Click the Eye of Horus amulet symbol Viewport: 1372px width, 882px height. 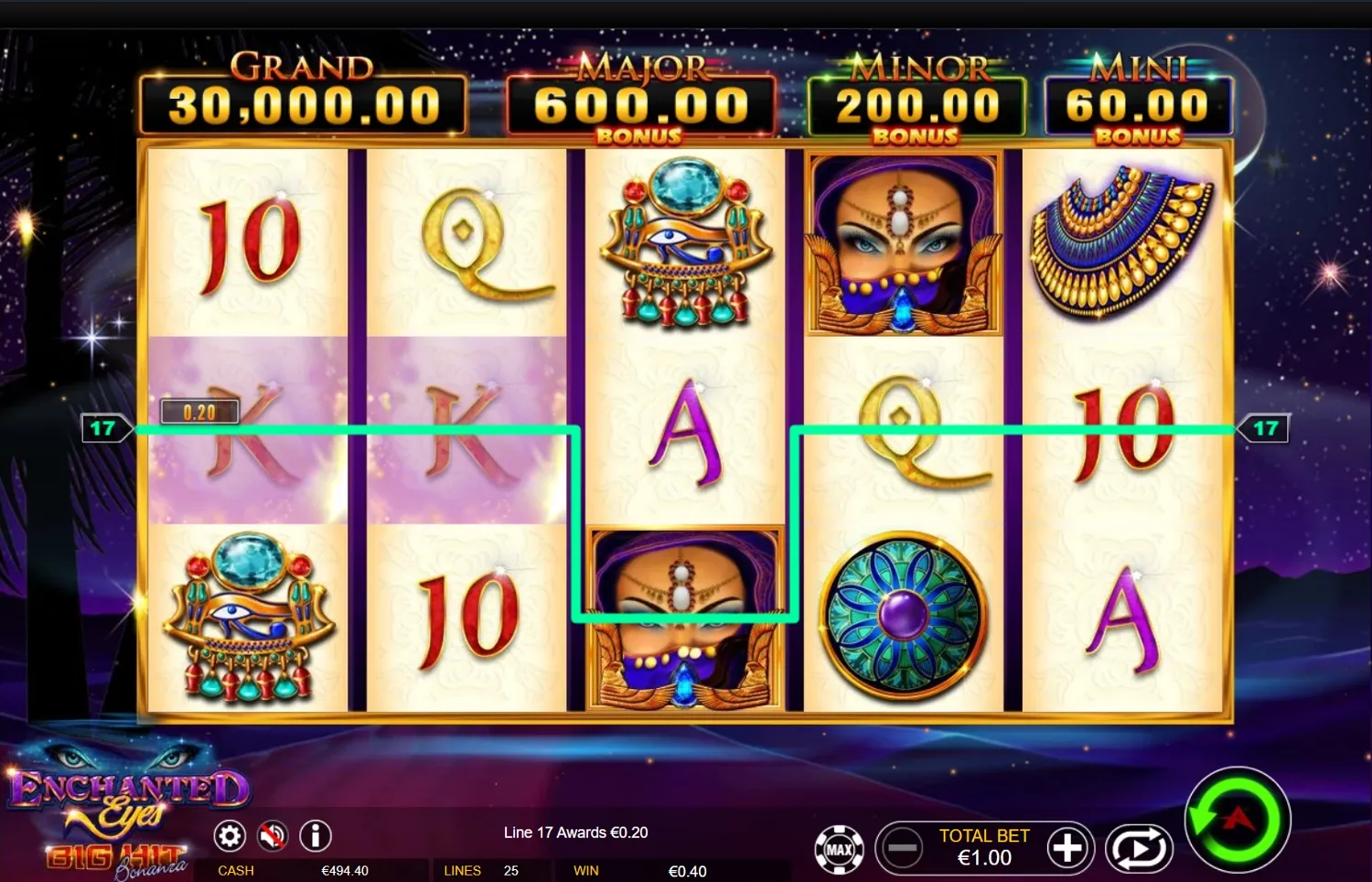(684, 247)
